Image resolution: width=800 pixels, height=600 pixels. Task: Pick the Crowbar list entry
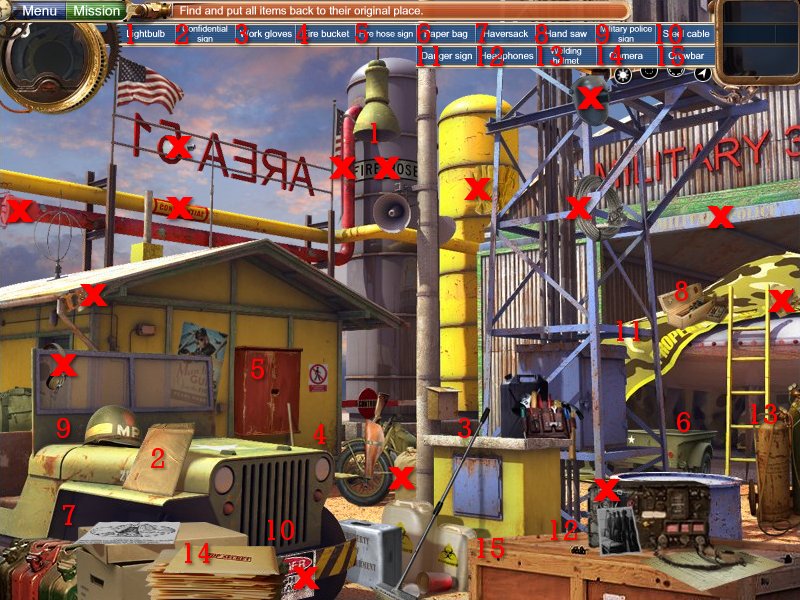[686, 56]
